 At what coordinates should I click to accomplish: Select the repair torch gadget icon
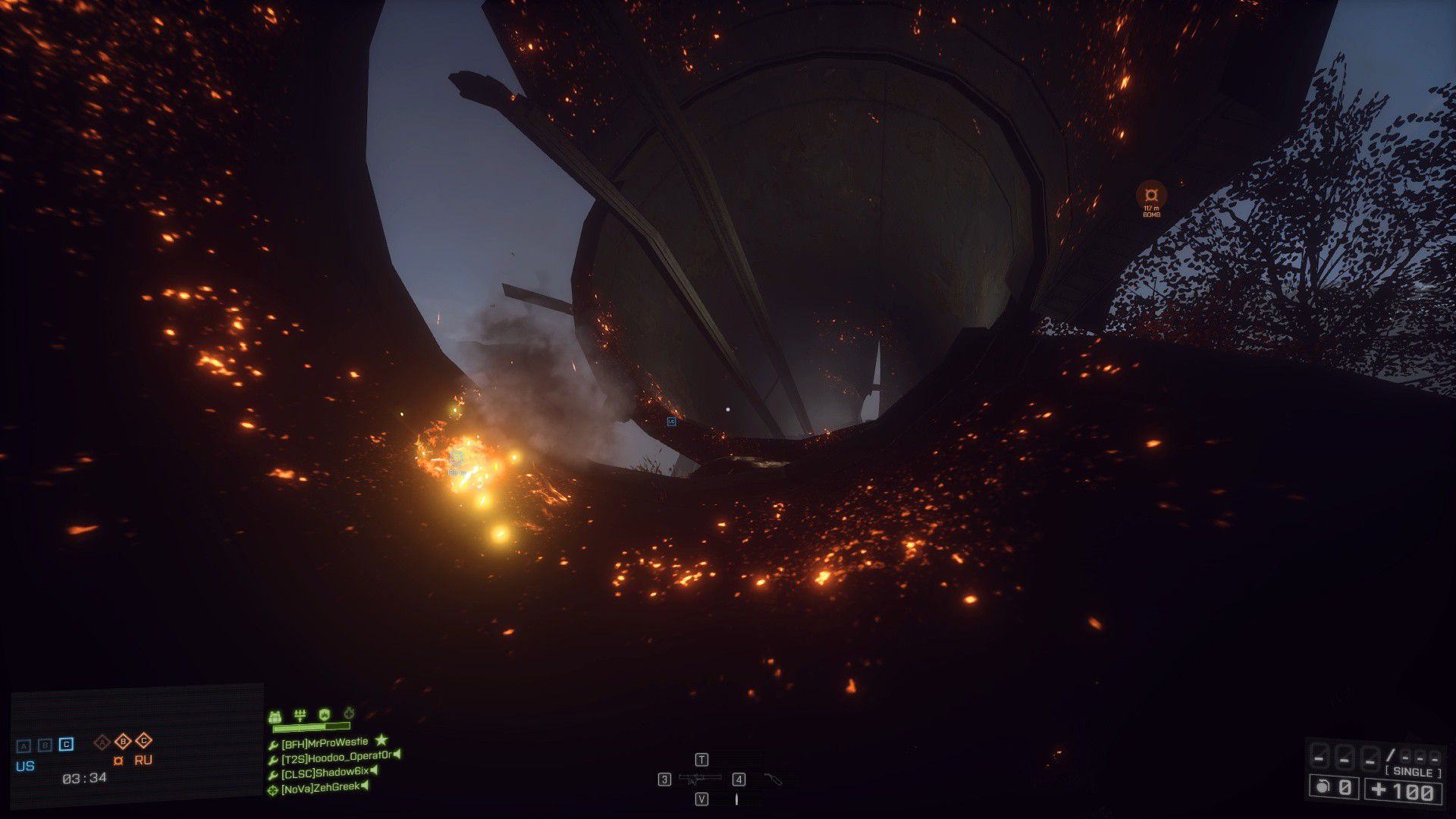[772, 779]
